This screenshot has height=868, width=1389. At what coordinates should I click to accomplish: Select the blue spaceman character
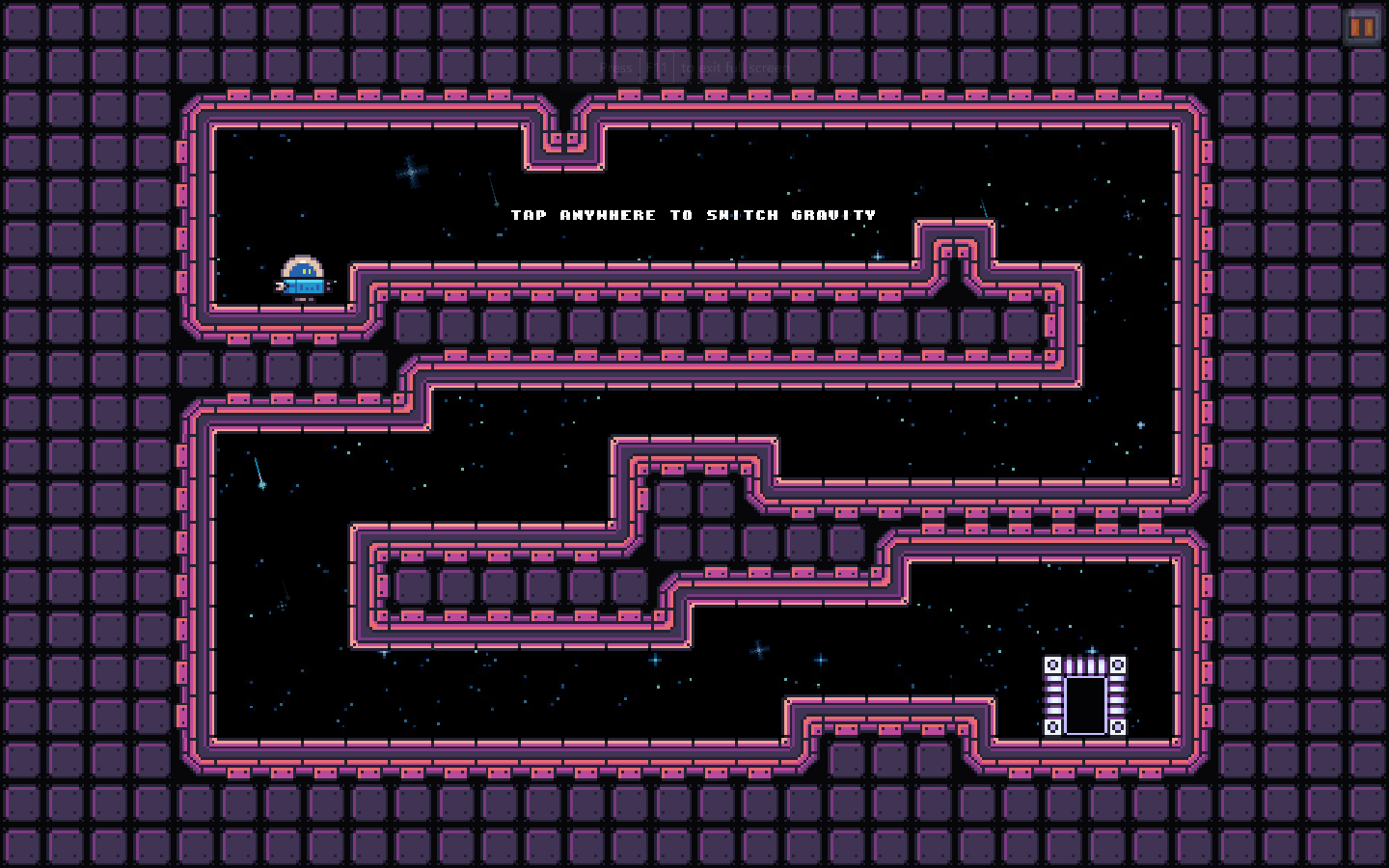coord(302,273)
